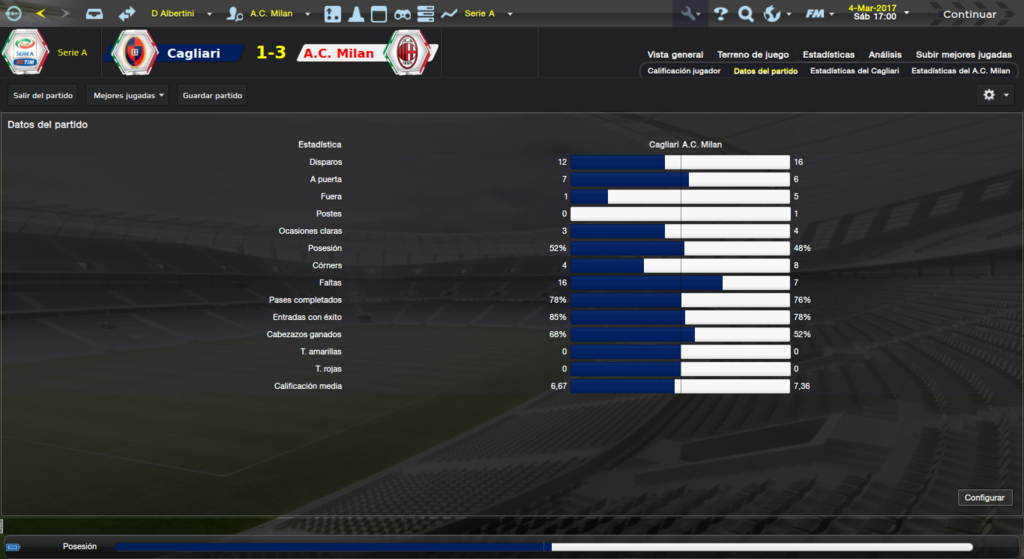Open the Terreno de juego tab
Screen dimensions: 1024x559
(x=753, y=55)
